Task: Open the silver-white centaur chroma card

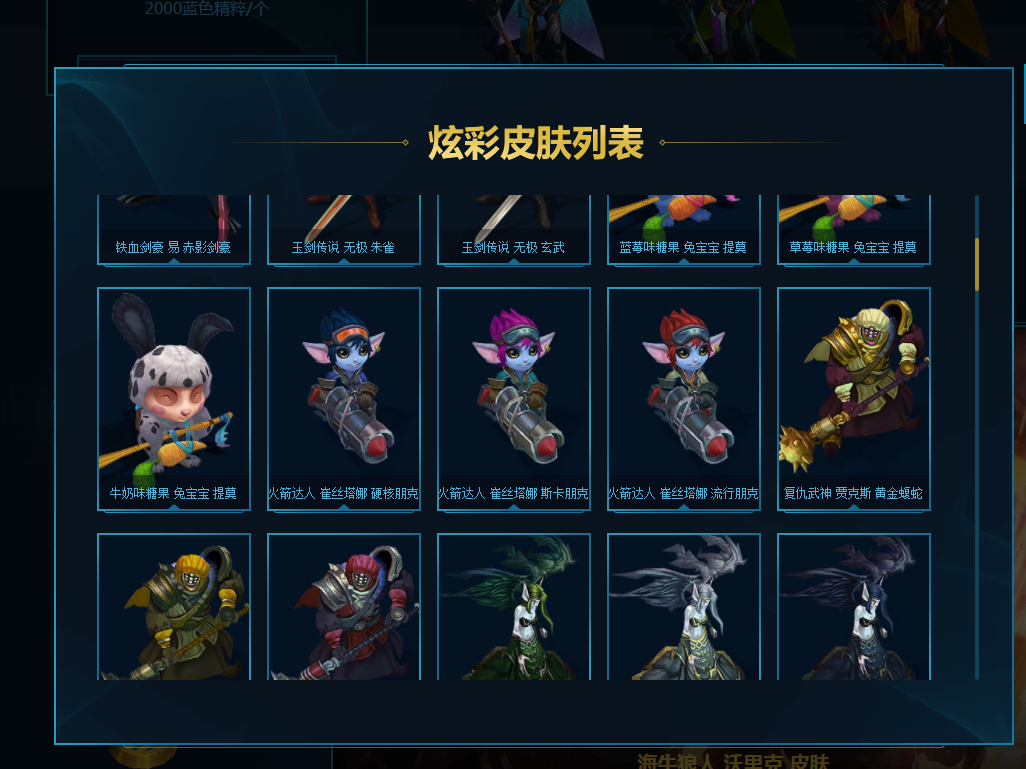Action: pos(683,606)
